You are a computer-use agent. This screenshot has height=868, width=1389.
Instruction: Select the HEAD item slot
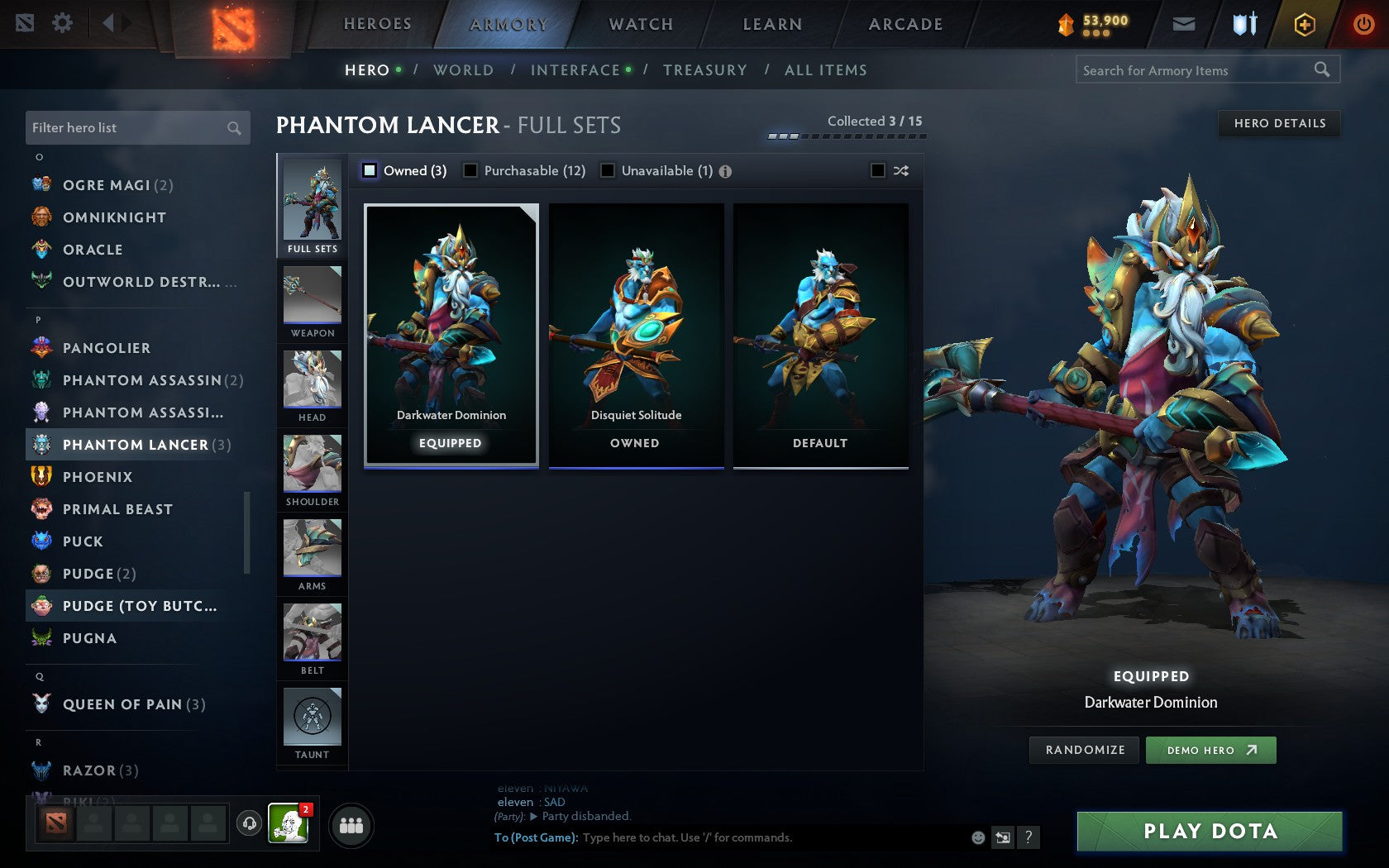[x=312, y=384]
